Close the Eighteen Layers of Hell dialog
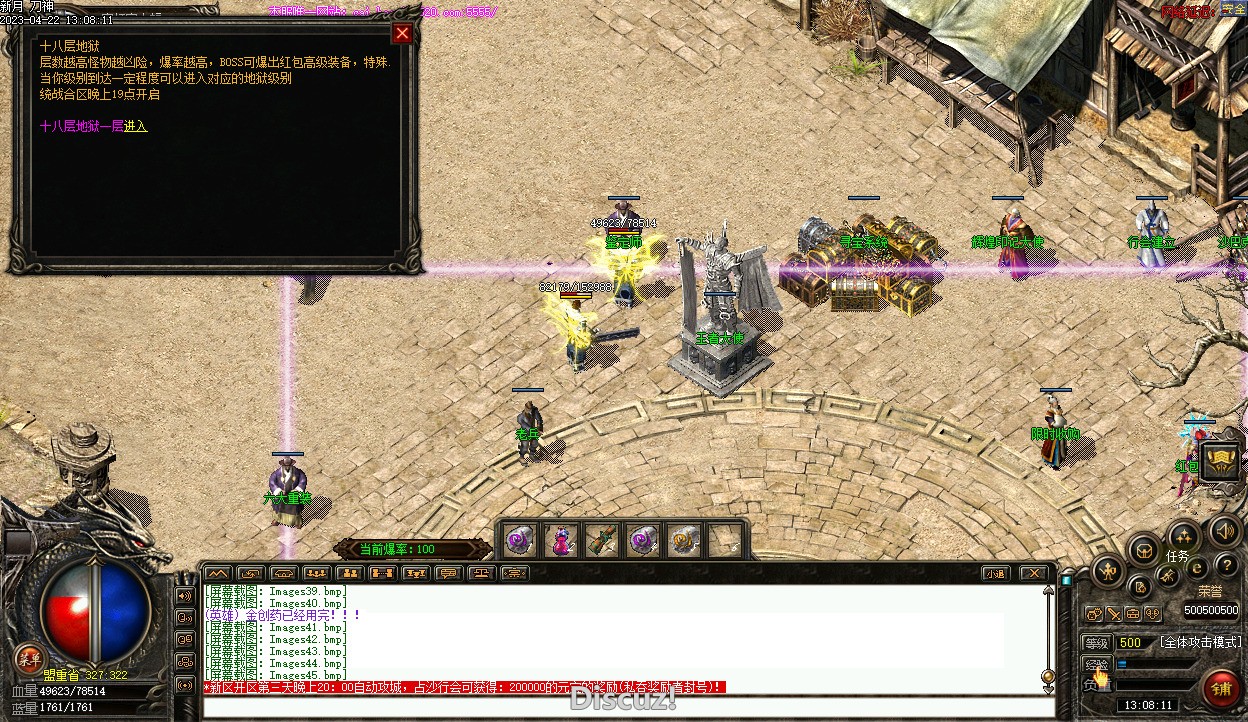Viewport: 1248px width, 722px height. [402, 34]
